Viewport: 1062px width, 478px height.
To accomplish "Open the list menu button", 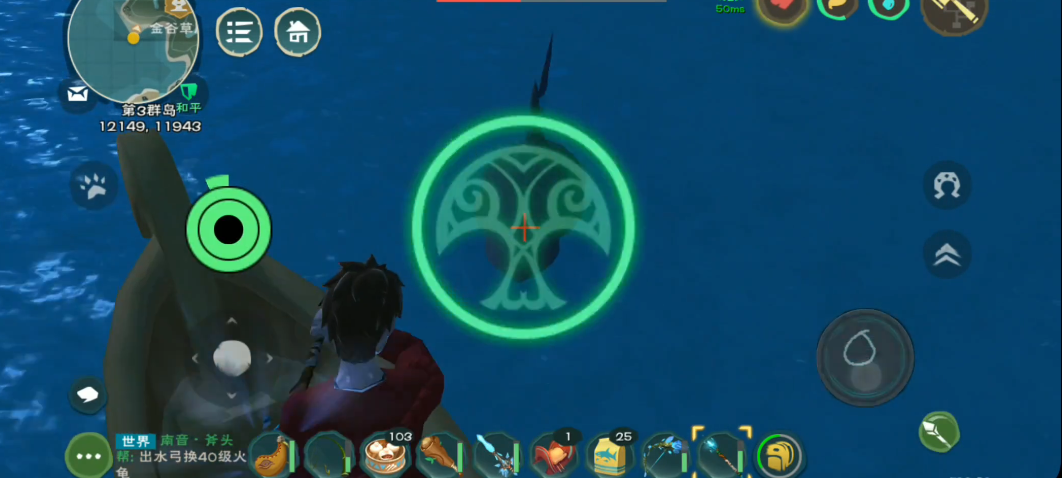I will click(x=239, y=32).
